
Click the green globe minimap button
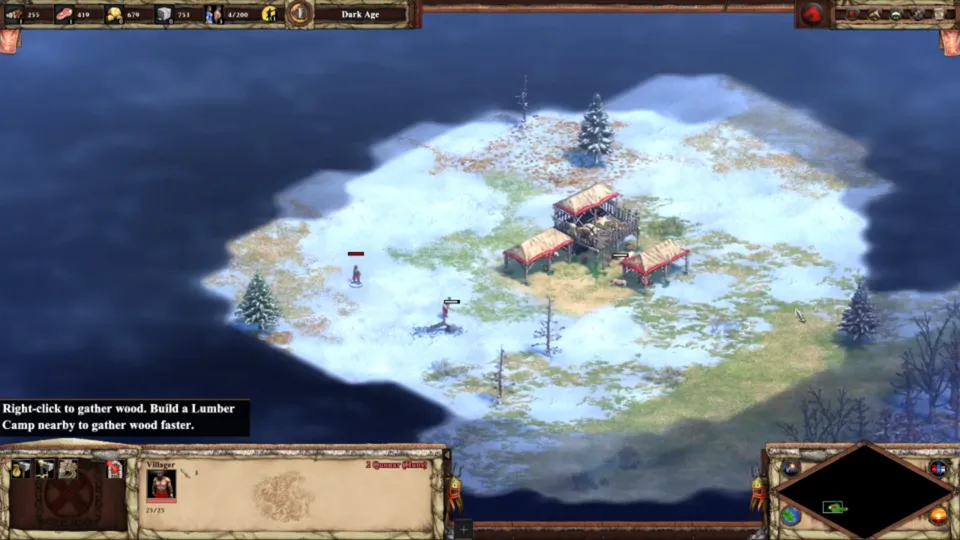pos(790,515)
